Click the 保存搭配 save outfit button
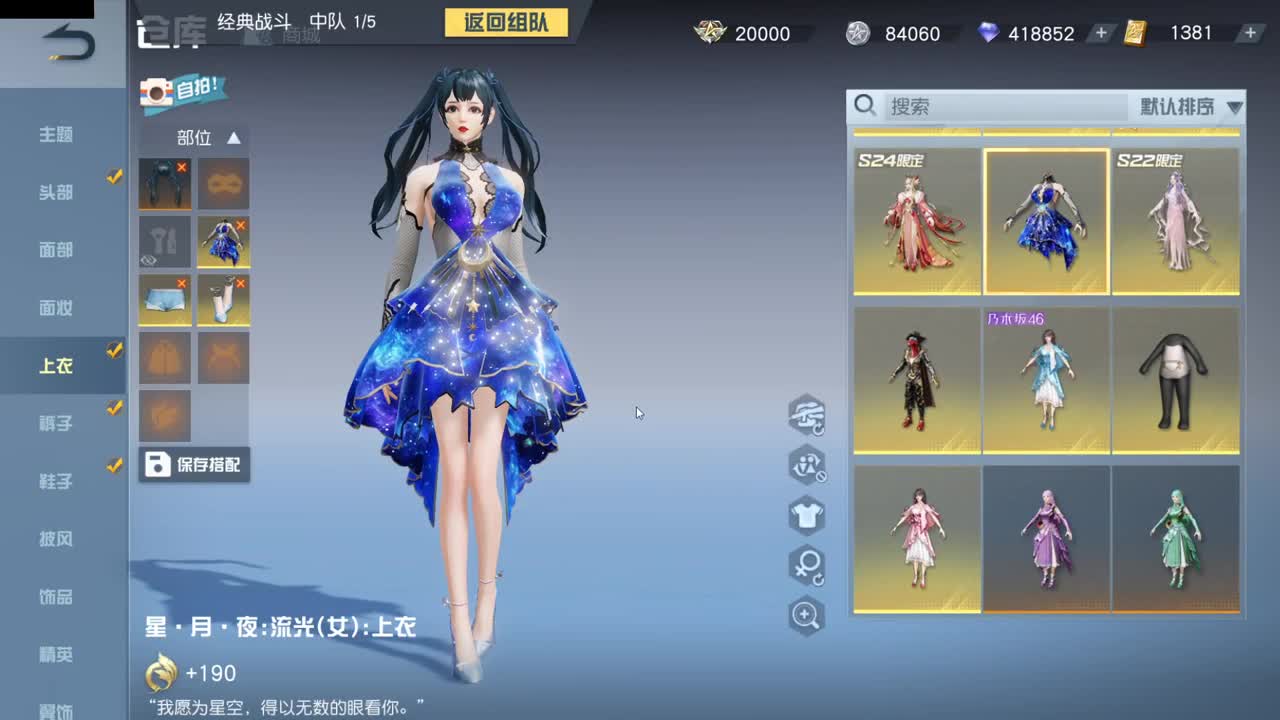Screen dimensions: 1280x720 click(194, 465)
